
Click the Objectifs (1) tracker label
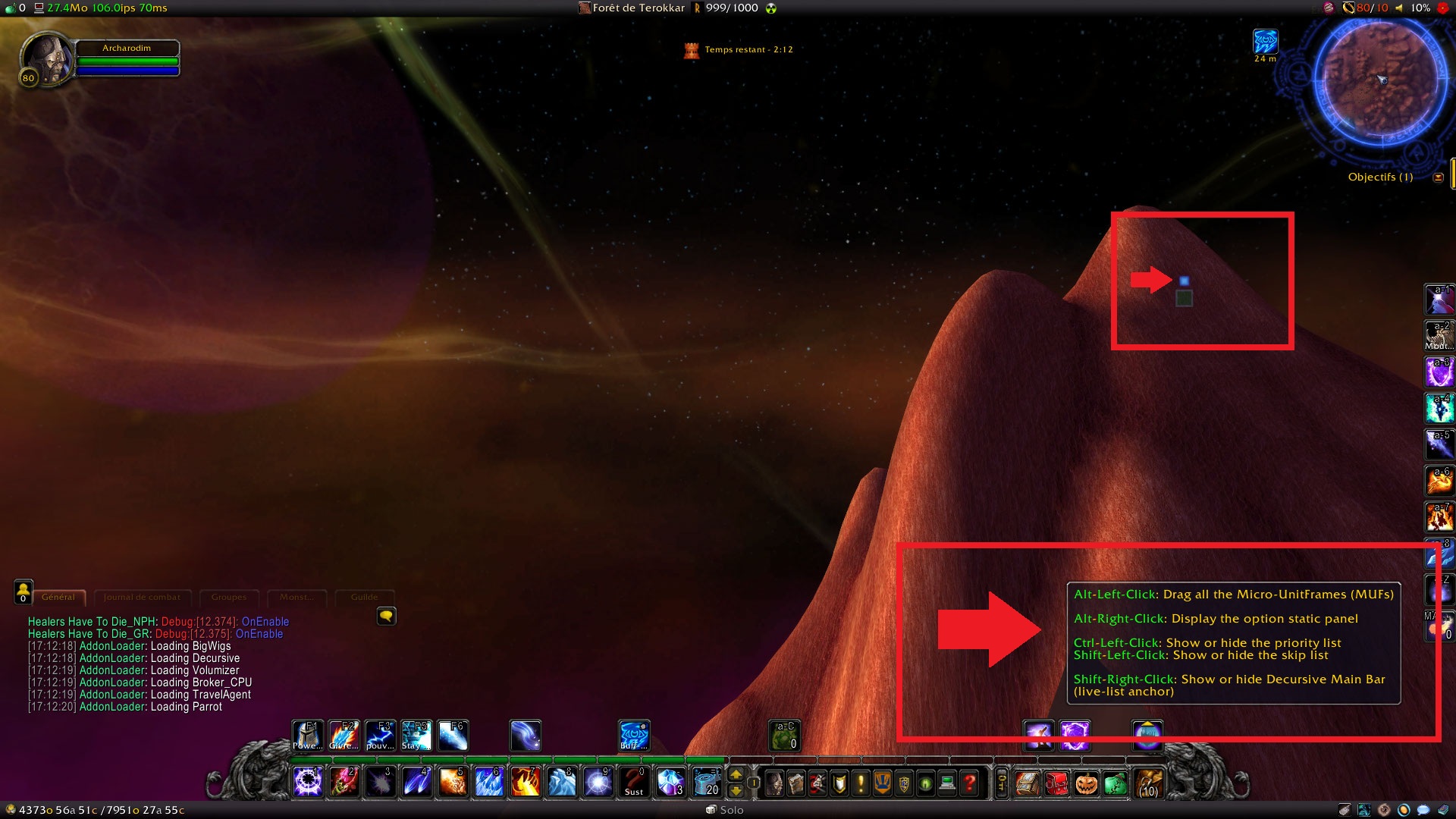click(1379, 177)
